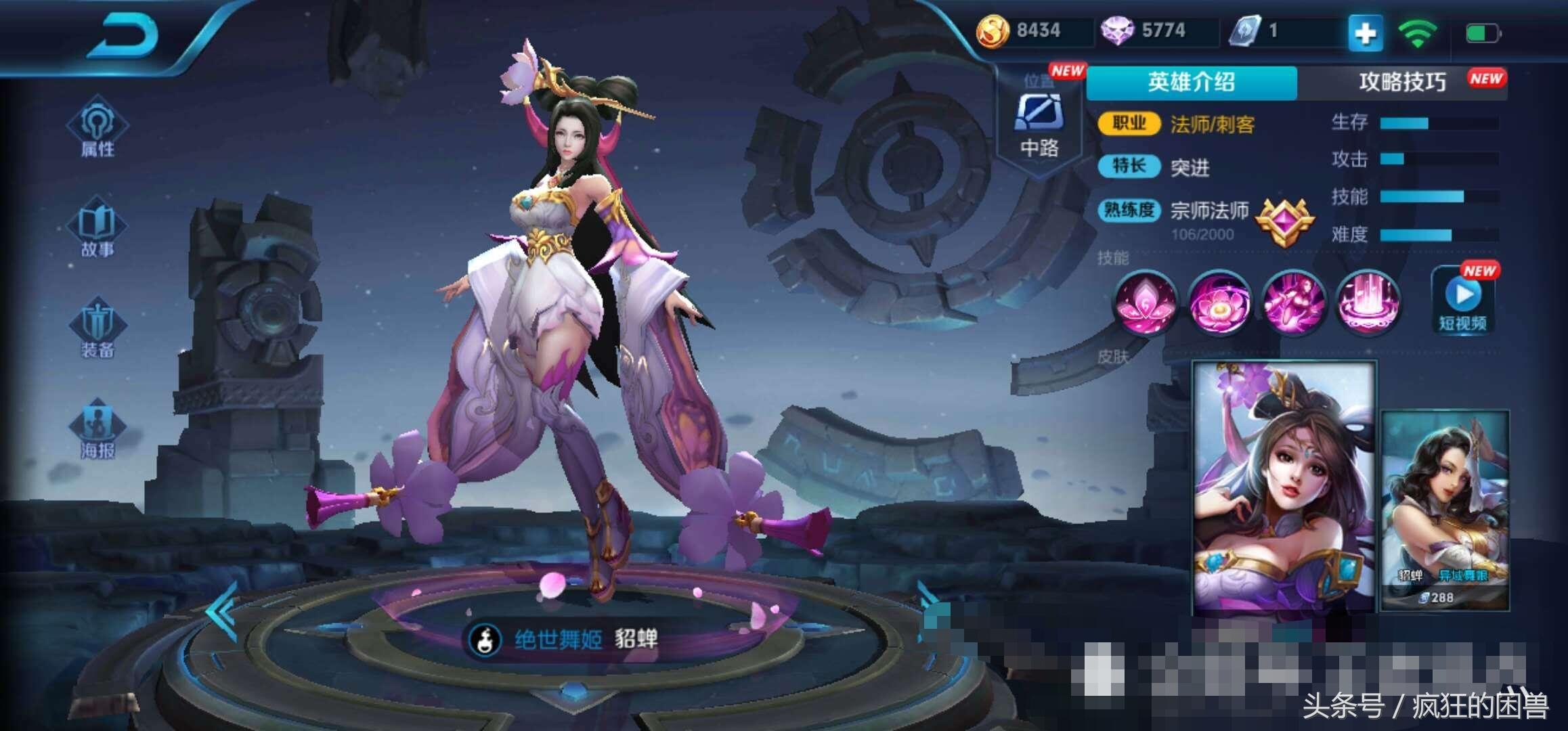
Task: Select the glowing pink flower skill icon
Action: click(1219, 303)
